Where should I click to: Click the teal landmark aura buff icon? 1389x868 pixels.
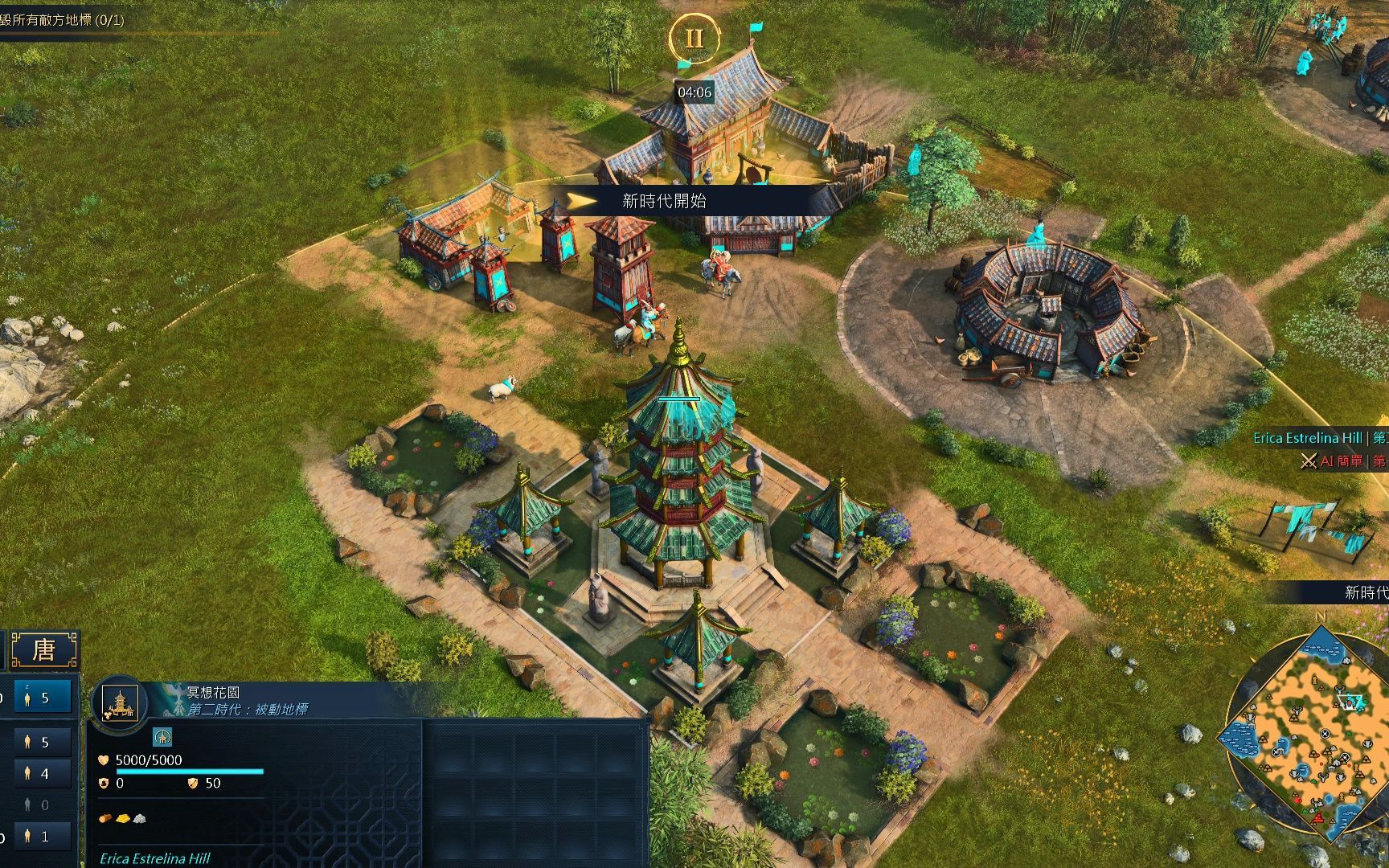[162, 736]
